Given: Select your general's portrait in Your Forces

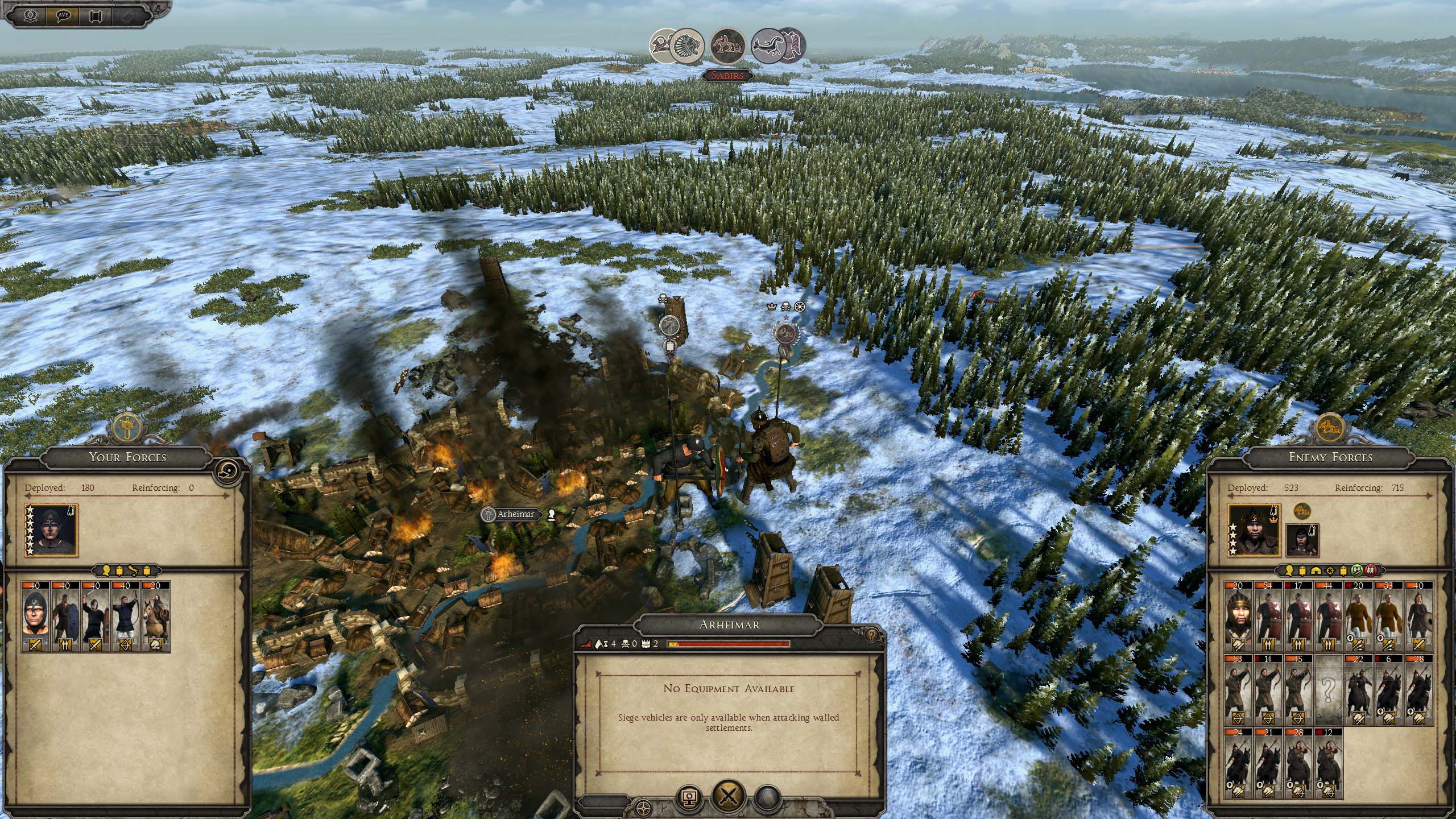Looking at the screenshot, I should click(51, 530).
